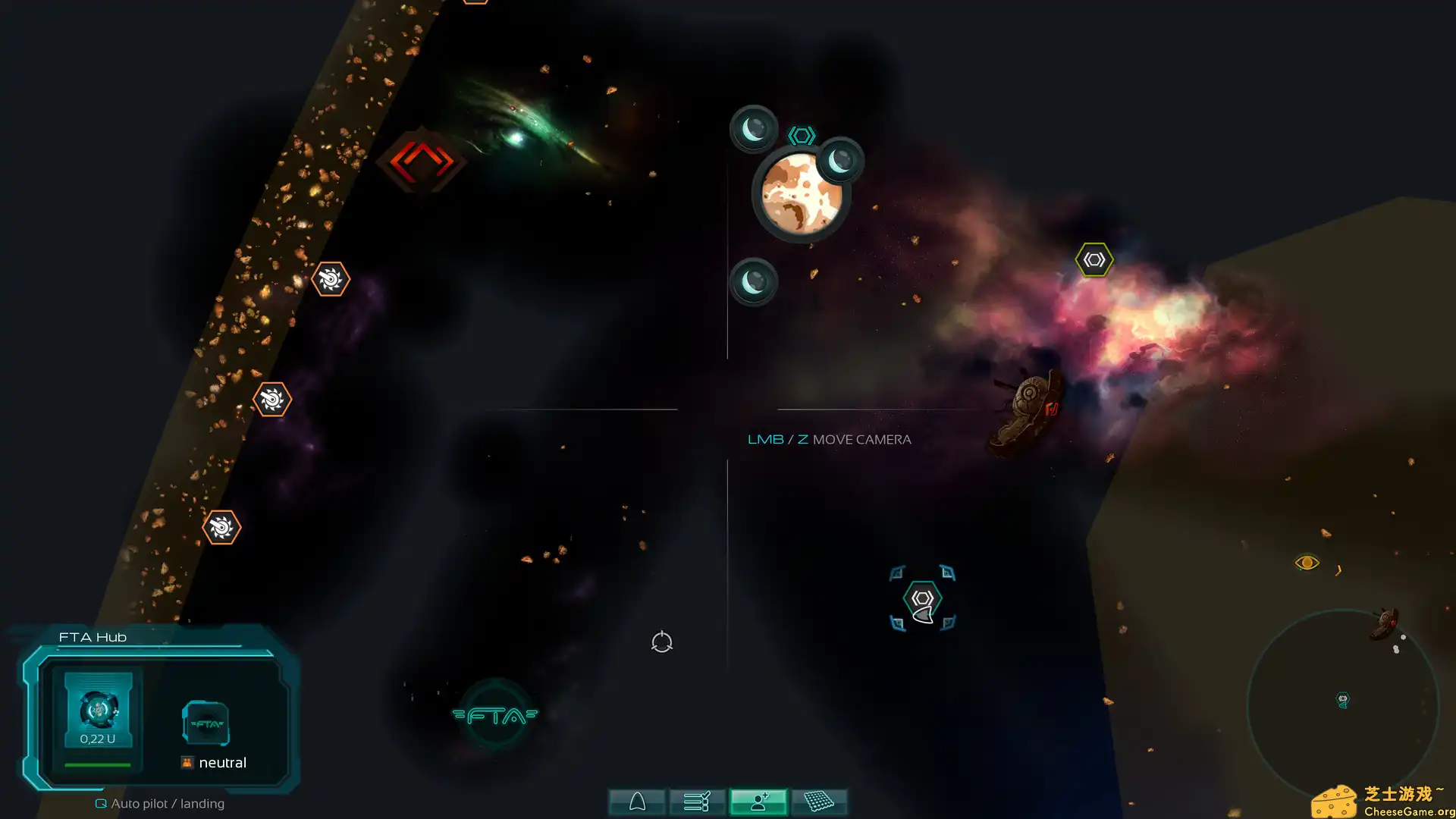The height and width of the screenshot is (819, 1456).
Task: Click the yellow eye detection indicator on the right
Action: pos(1306,561)
